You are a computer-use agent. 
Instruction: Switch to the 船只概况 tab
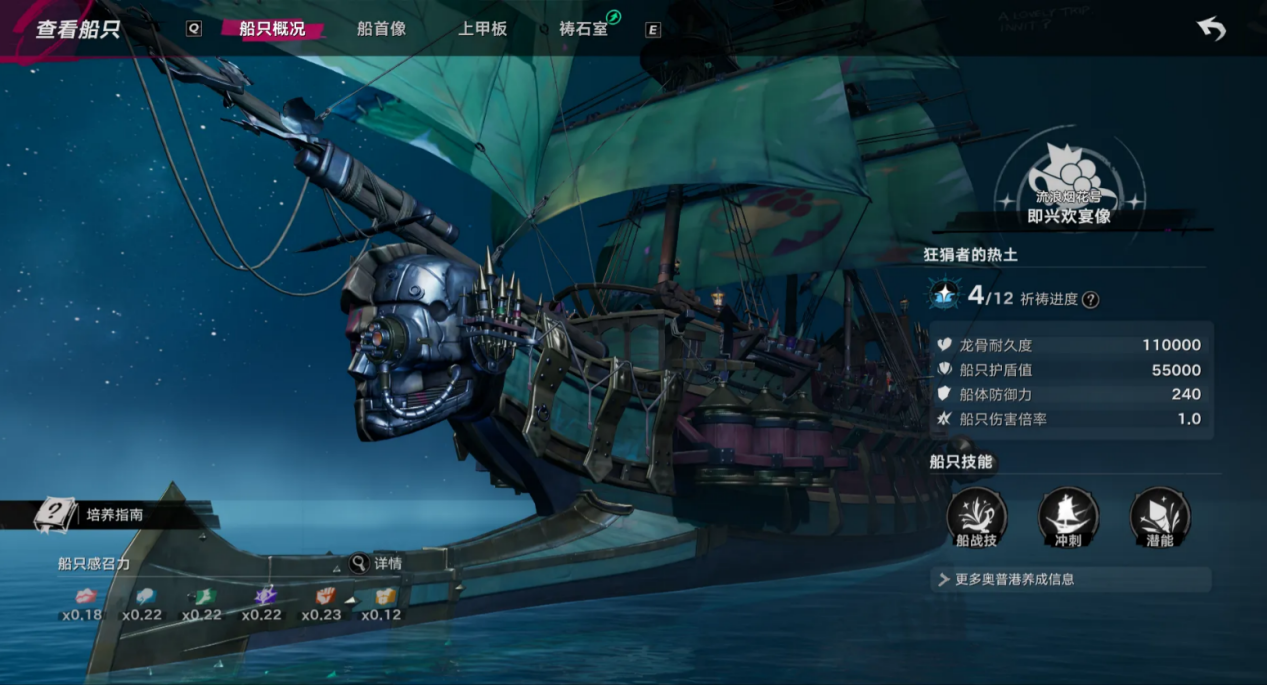[x=272, y=29]
